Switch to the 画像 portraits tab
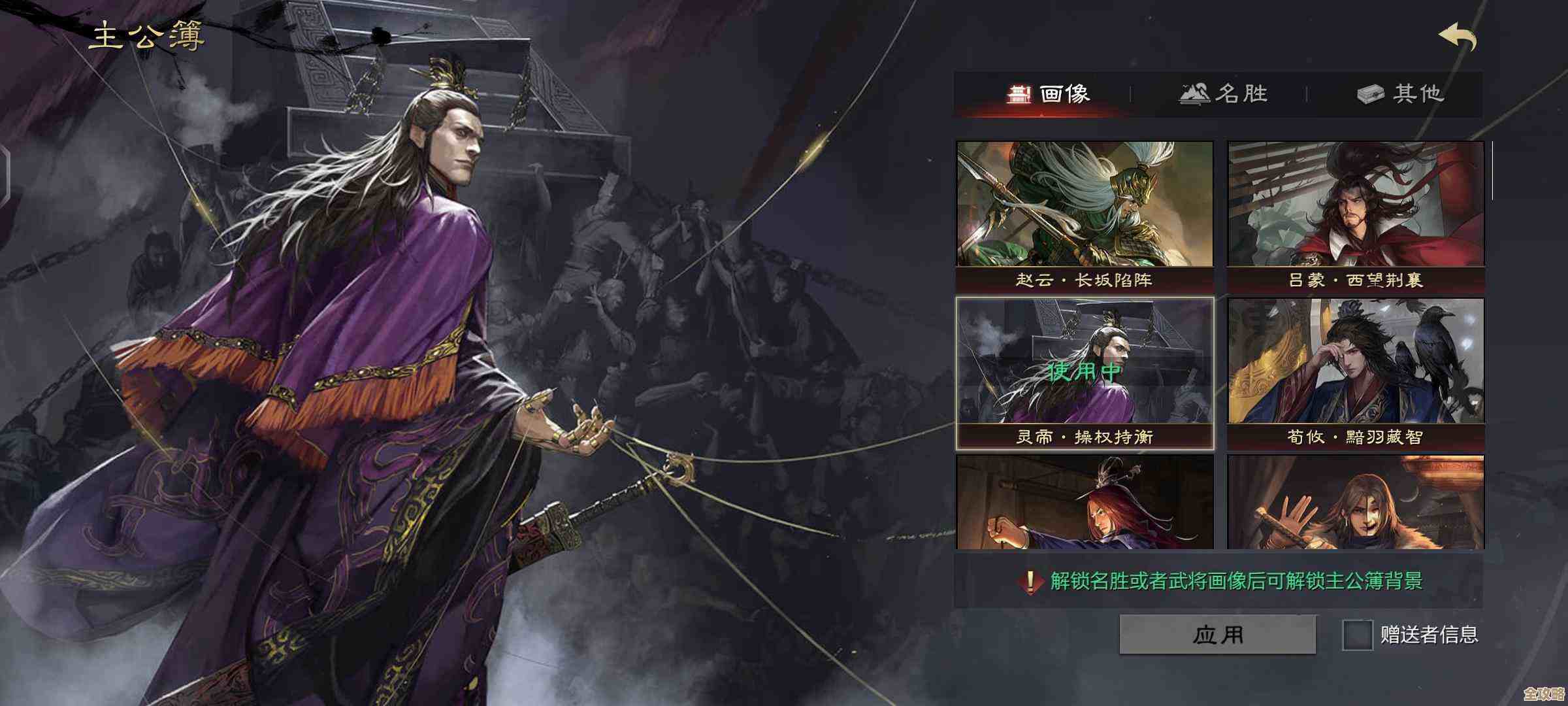Viewport: 1568px width, 706px height. coord(1048,94)
